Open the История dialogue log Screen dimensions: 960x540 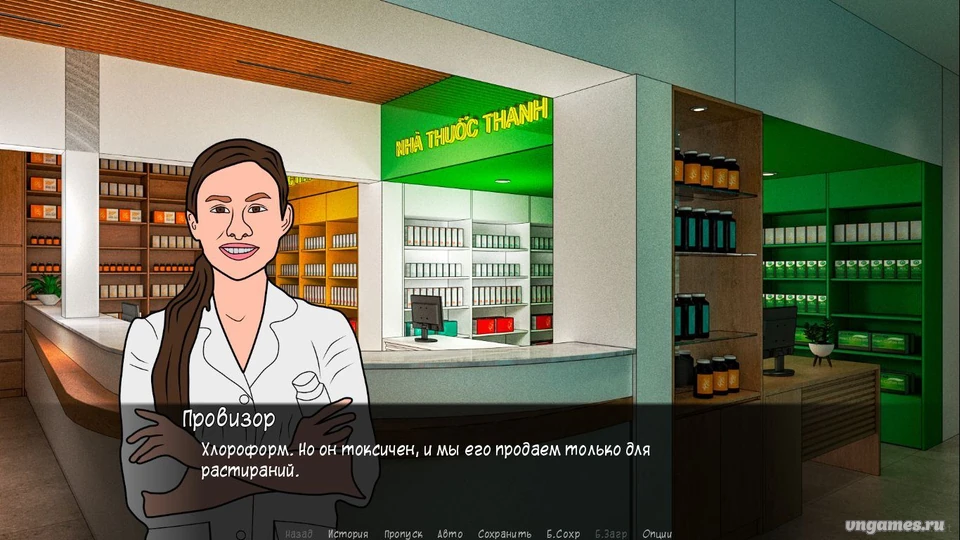tap(347, 534)
